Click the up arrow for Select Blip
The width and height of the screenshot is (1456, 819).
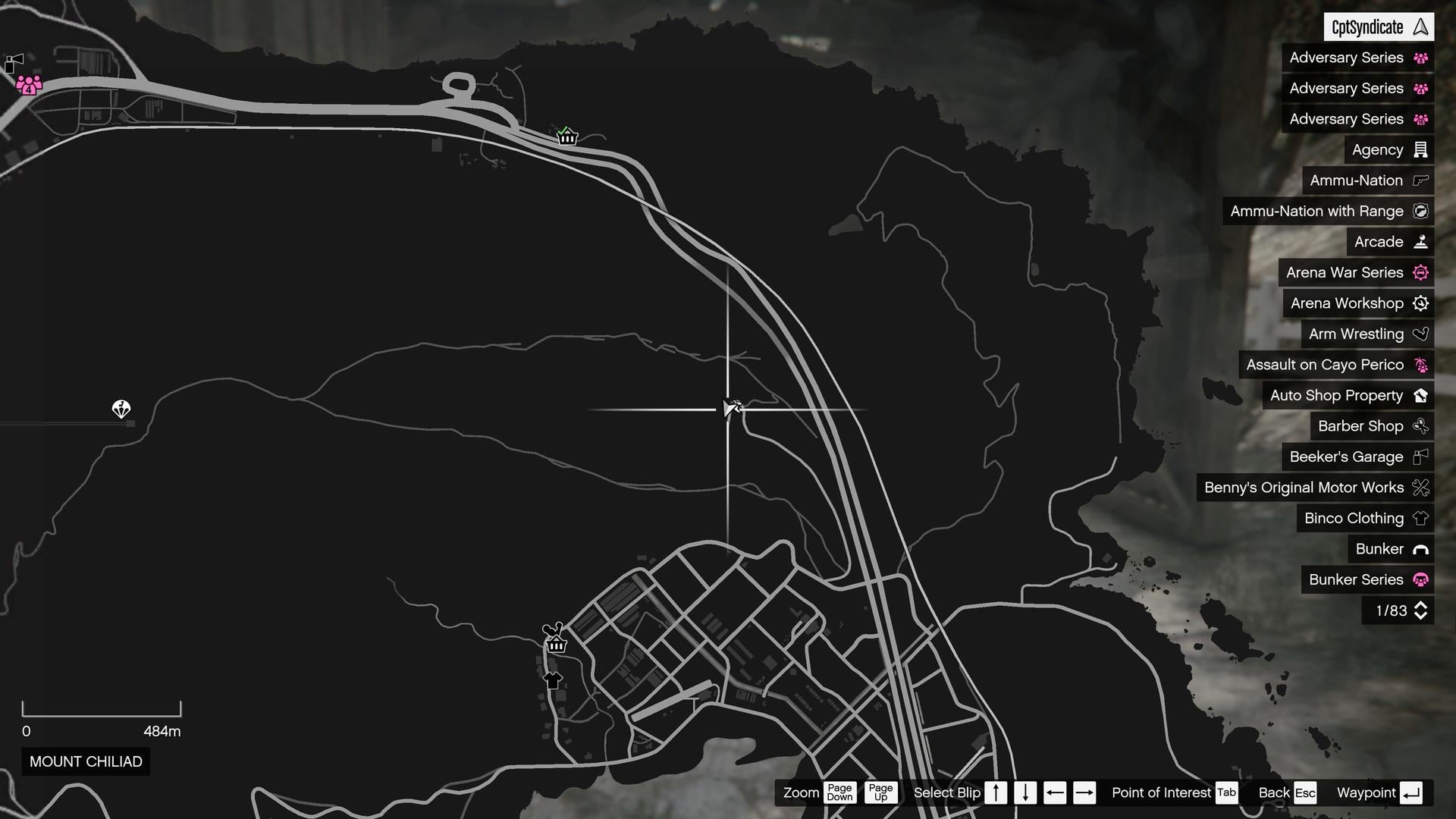tap(996, 792)
